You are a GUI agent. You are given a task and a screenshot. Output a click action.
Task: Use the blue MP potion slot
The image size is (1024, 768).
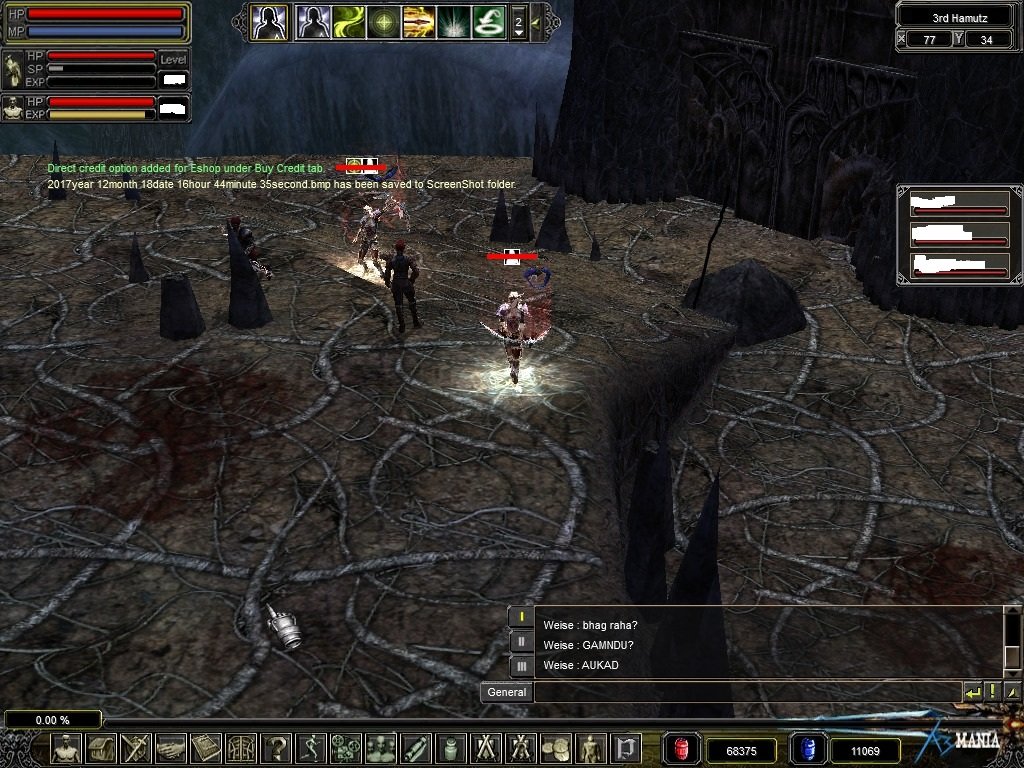click(x=808, y=748)
